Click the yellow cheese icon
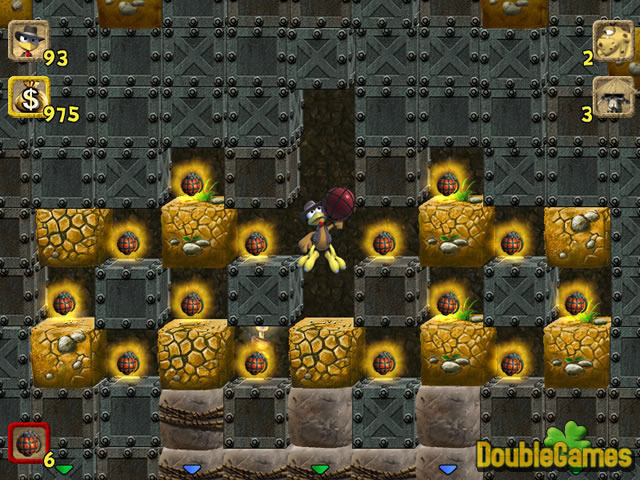This screenshot has height=480, width=640. (613, 42)
